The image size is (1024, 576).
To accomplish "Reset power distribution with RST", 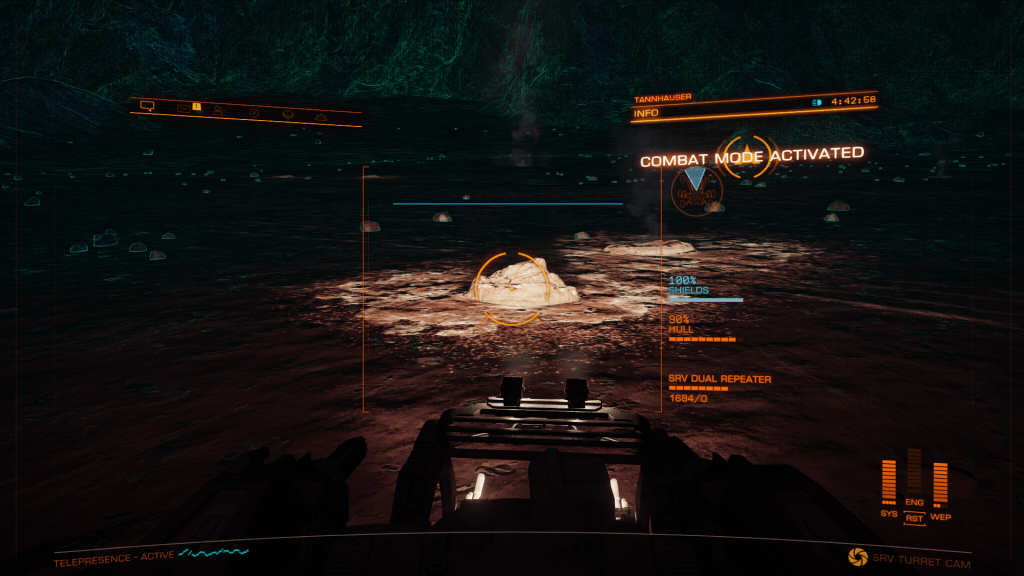I will [x=913, y=518].
